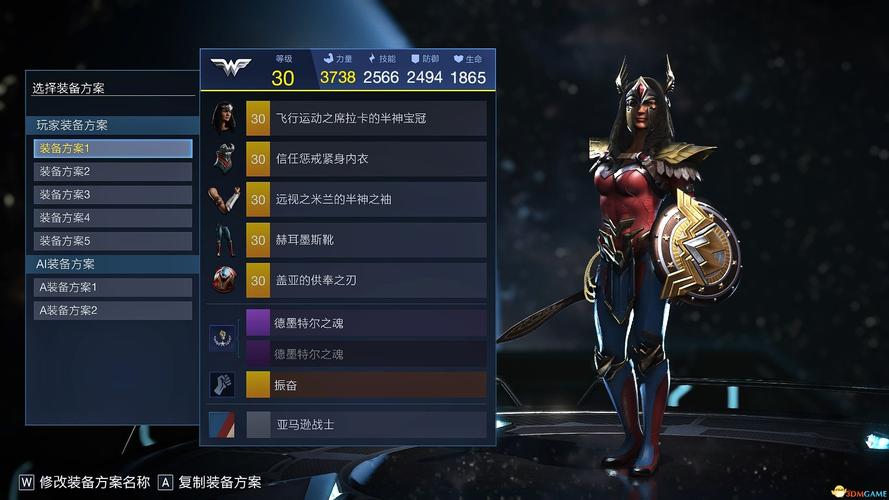Open the 飞行运动之席拉卡的半神宝冠 head gear slot
This screenshot has width=889, height=500.
click(x=365, y=118)
